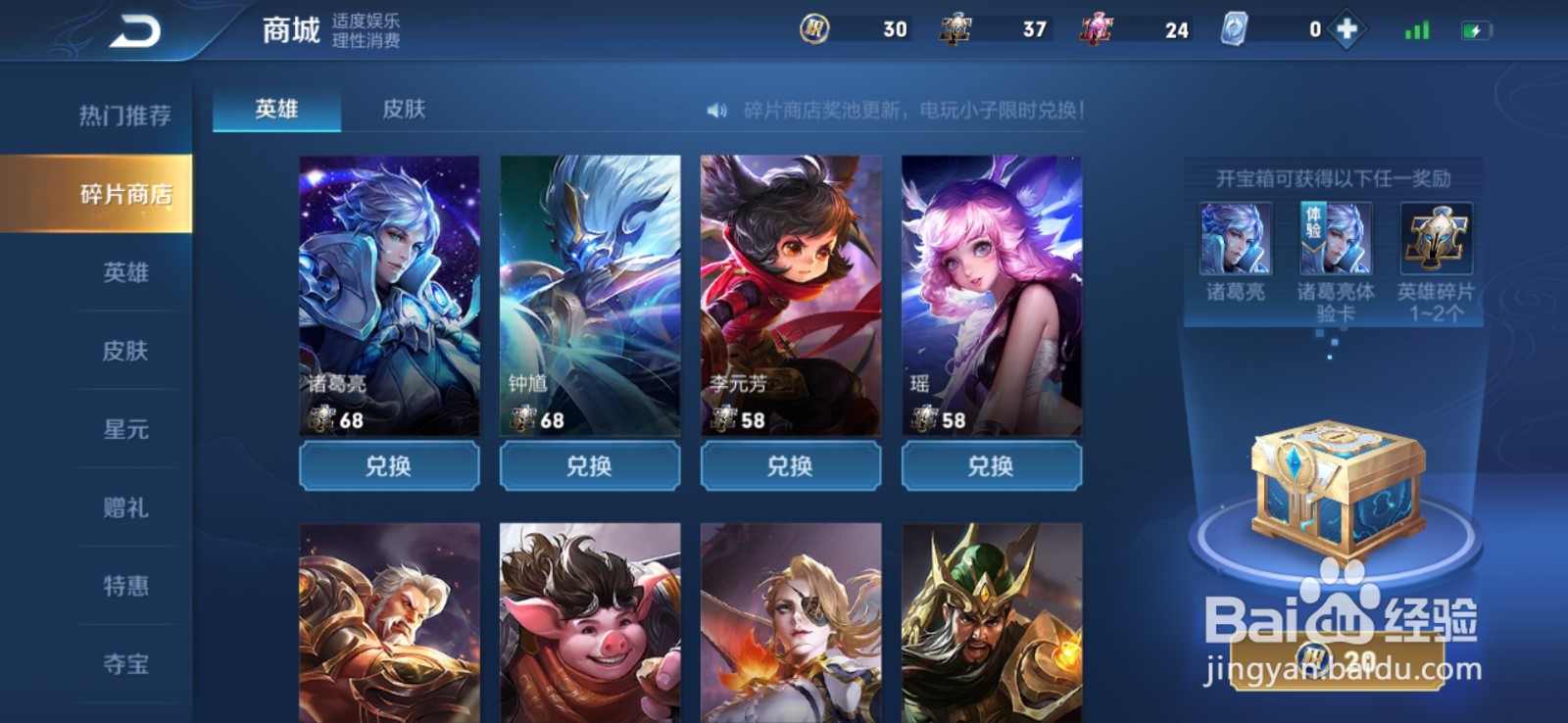The width and height of the screenshot is (1568, 723).
Task: Select 热门推荐 in the sidebar
Action: pyautogui.click(x=125, y=117)
